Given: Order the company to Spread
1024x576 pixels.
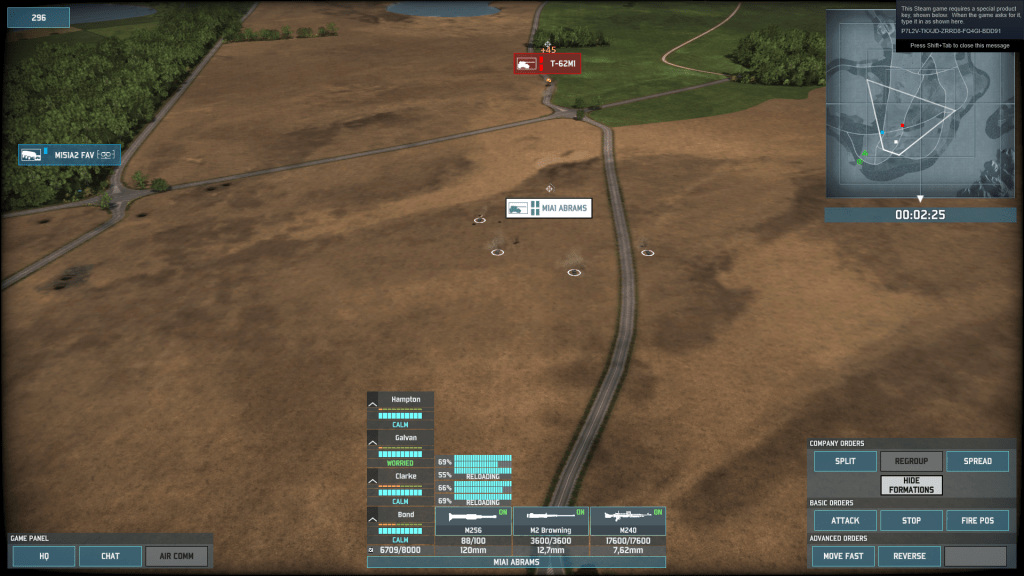Looking at the screenshot, I should point(977,461).
